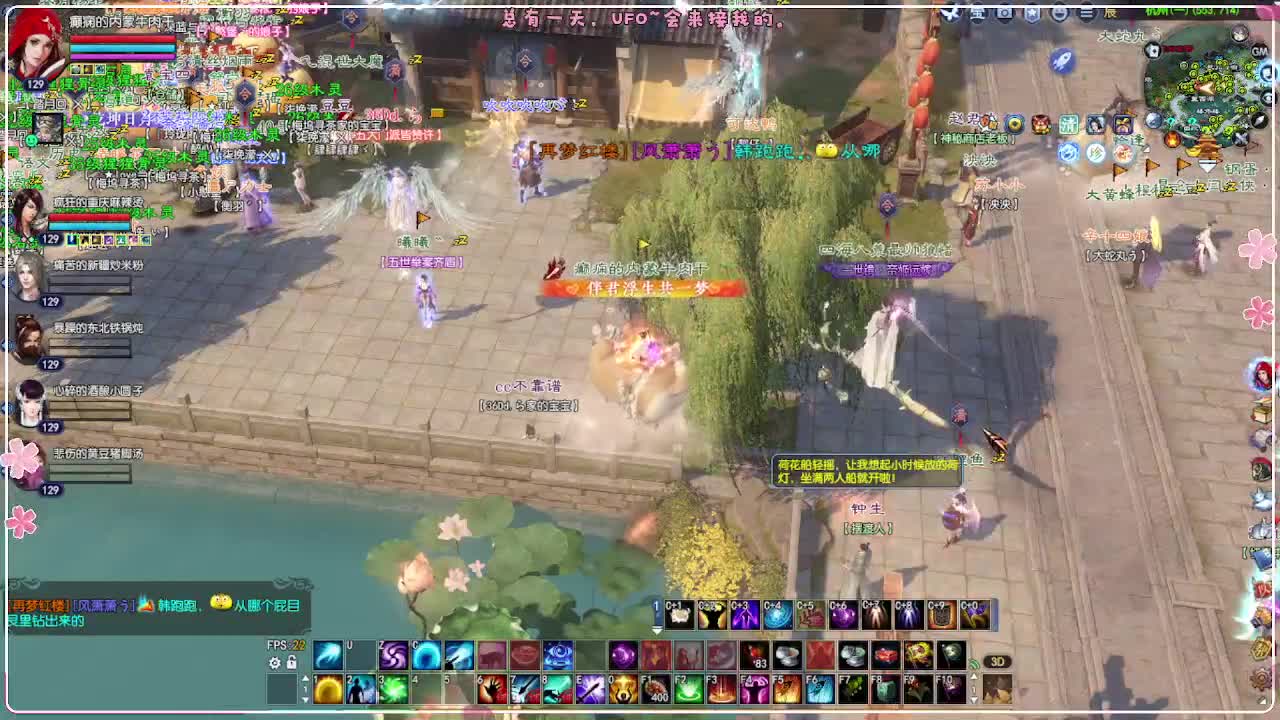Toggle the 3D view mode button

pyautogui.click(x=999, y=662)
